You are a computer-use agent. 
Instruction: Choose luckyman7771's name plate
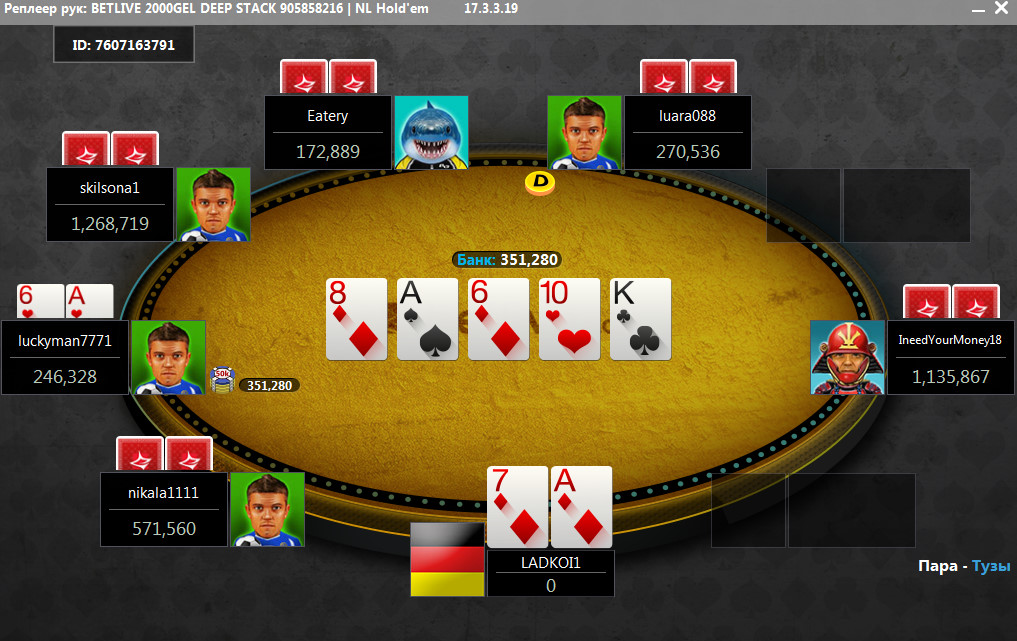[x=65, y=357]
